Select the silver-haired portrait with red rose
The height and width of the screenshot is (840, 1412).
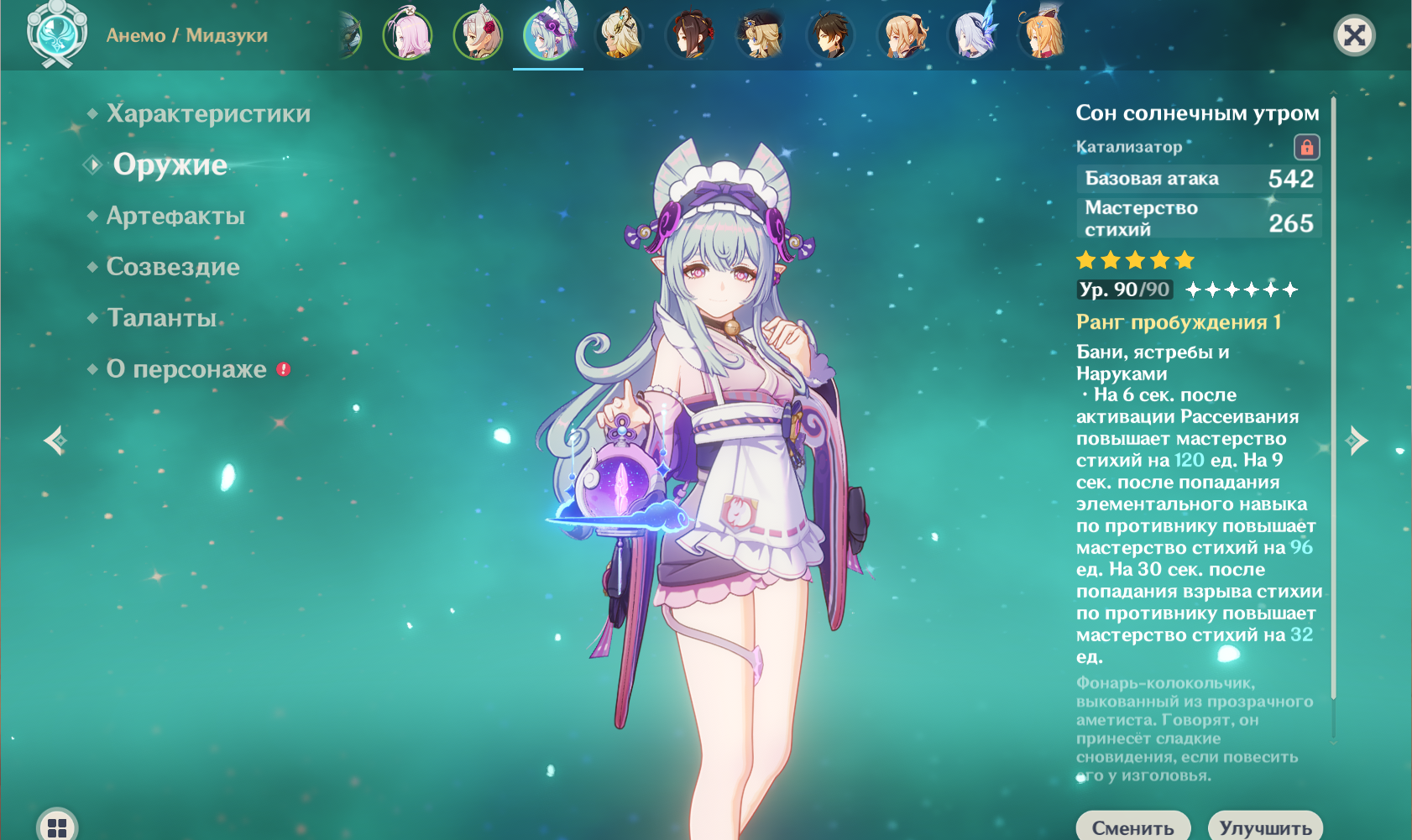tap(479, 35)
